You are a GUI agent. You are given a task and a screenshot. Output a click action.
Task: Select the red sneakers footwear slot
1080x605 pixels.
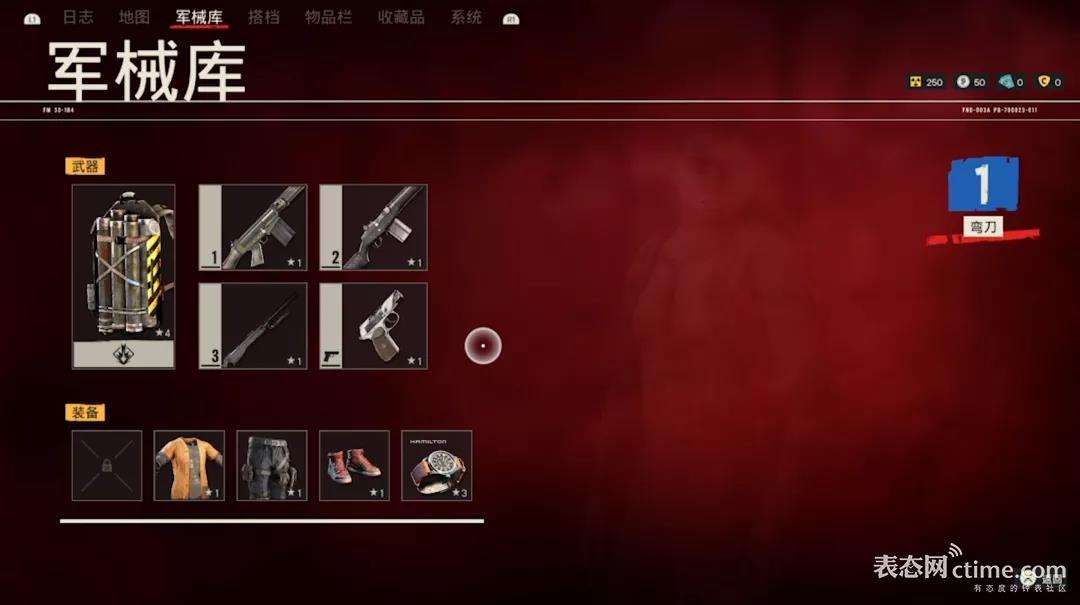[x=354, y=465]
